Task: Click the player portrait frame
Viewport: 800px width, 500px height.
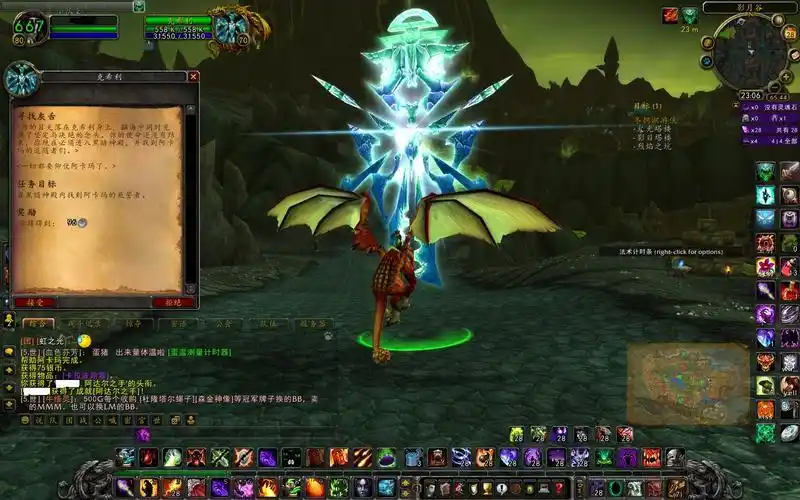Action: pyautogui.click(x=28, y=28)
